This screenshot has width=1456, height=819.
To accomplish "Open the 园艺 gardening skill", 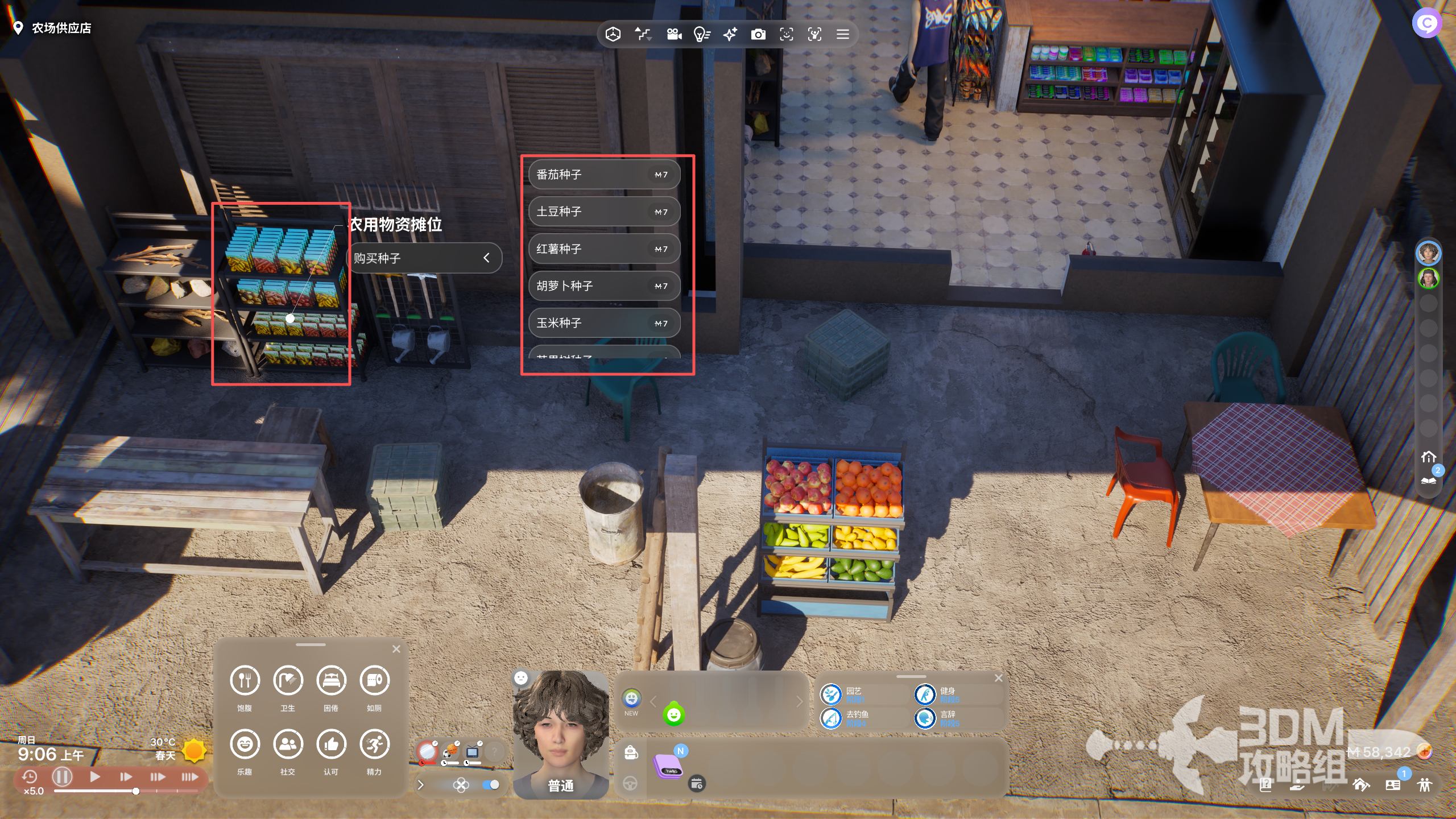I will point(832,694).
